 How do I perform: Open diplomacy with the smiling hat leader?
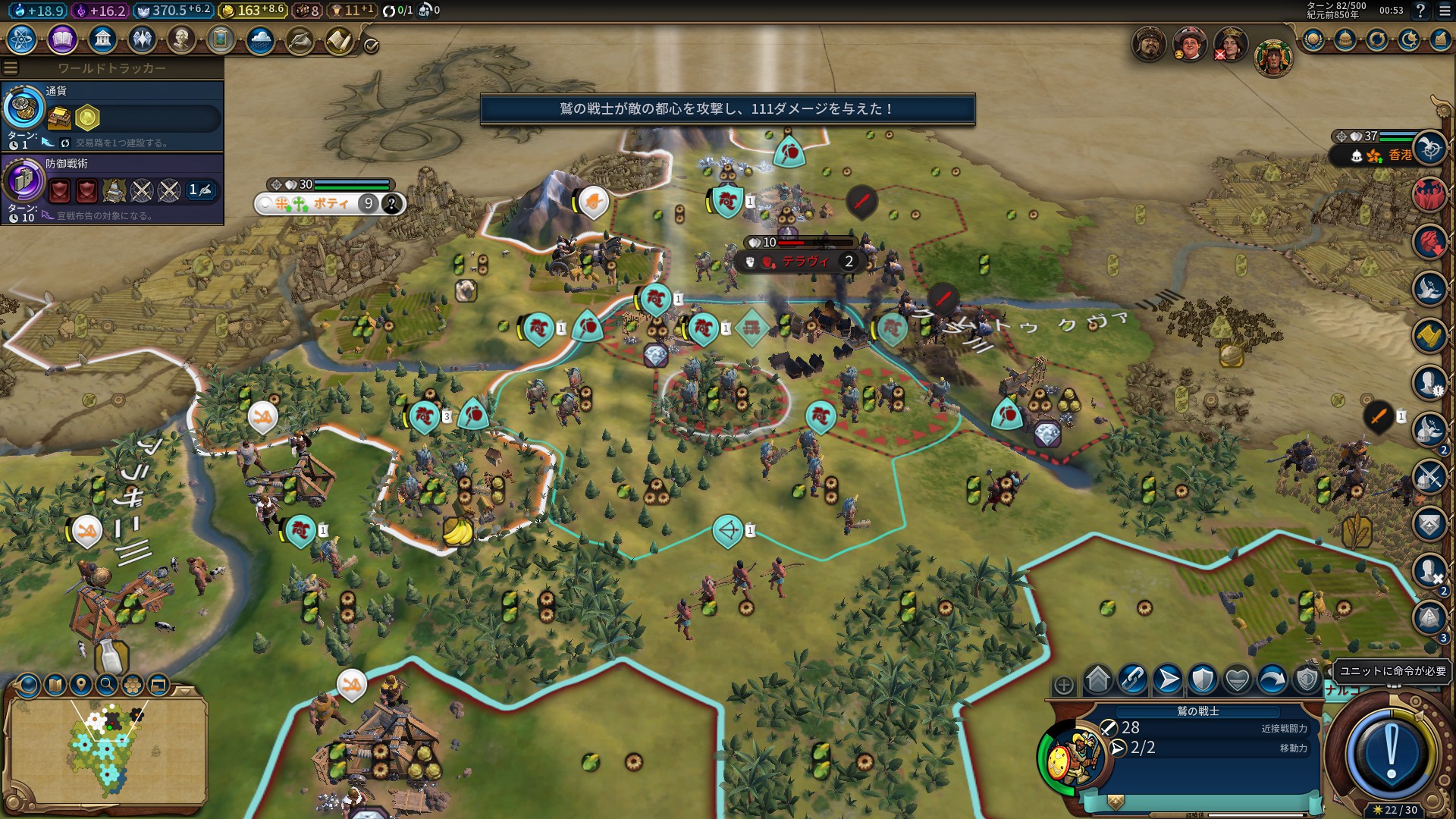point(1189,45)
